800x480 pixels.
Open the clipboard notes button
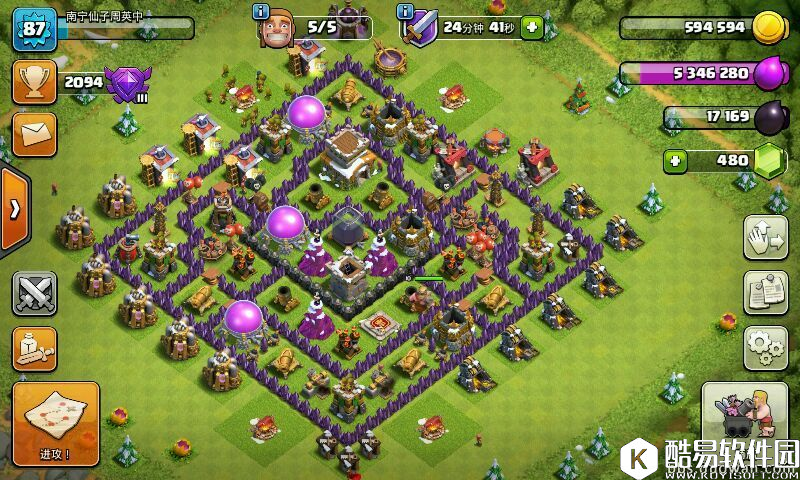pyautogui.click(x=766, y=292)
